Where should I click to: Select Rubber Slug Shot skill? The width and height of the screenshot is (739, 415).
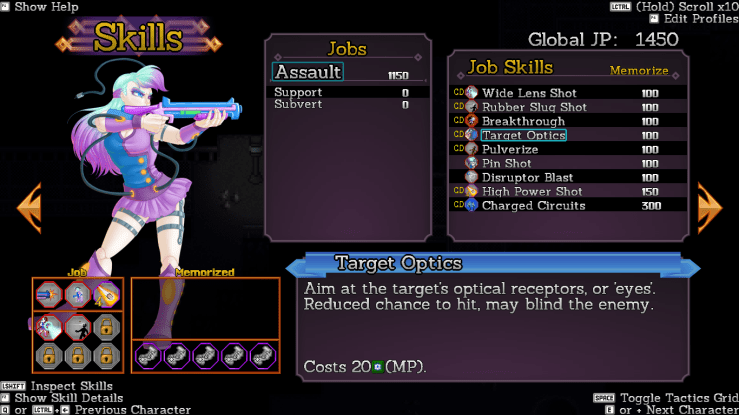click(534, 107)
